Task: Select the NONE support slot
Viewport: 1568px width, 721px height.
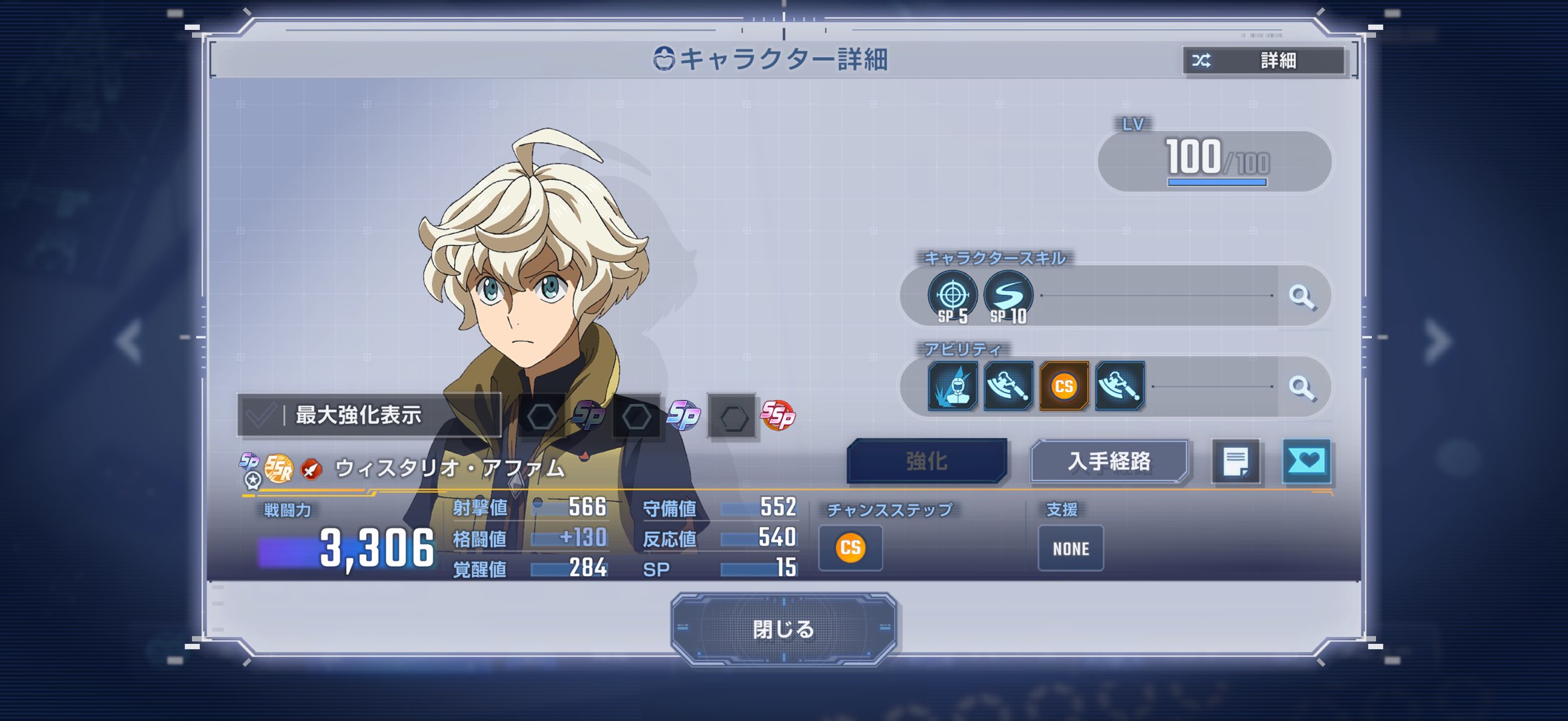Action: 1070,548
